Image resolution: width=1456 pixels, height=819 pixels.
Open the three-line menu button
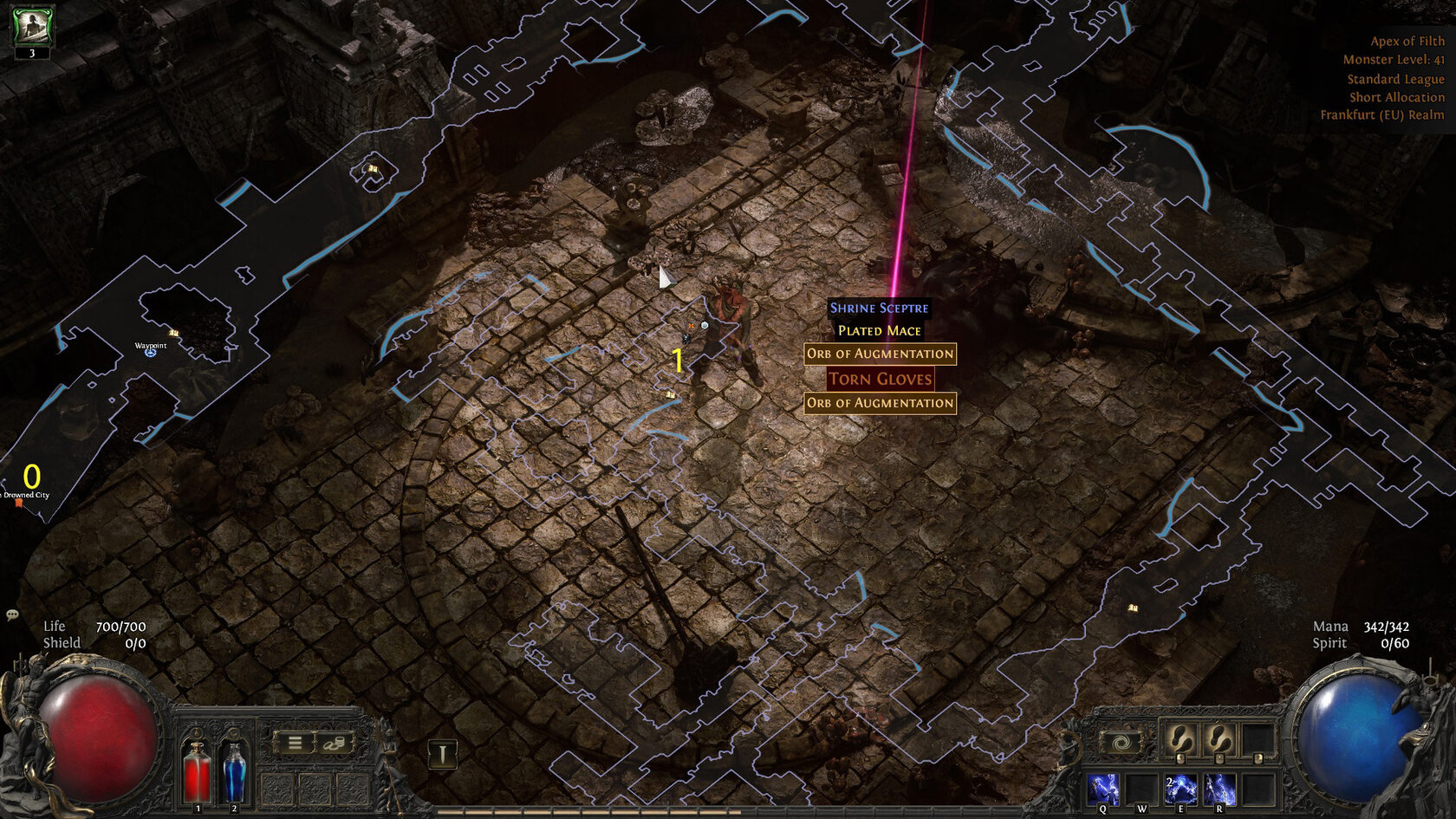click(x=295, y=743)
